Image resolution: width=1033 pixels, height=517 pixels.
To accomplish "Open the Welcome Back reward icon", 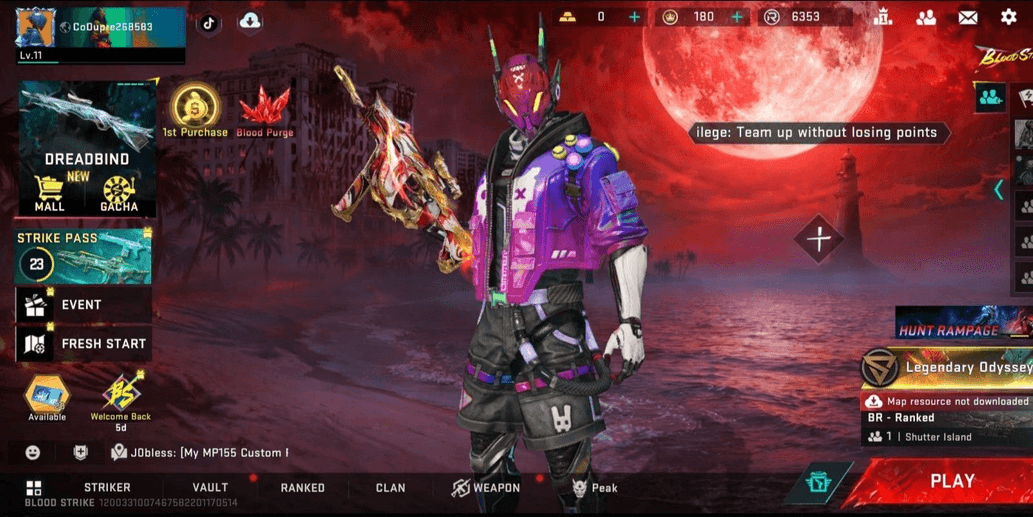I will [x=121, y=399].
